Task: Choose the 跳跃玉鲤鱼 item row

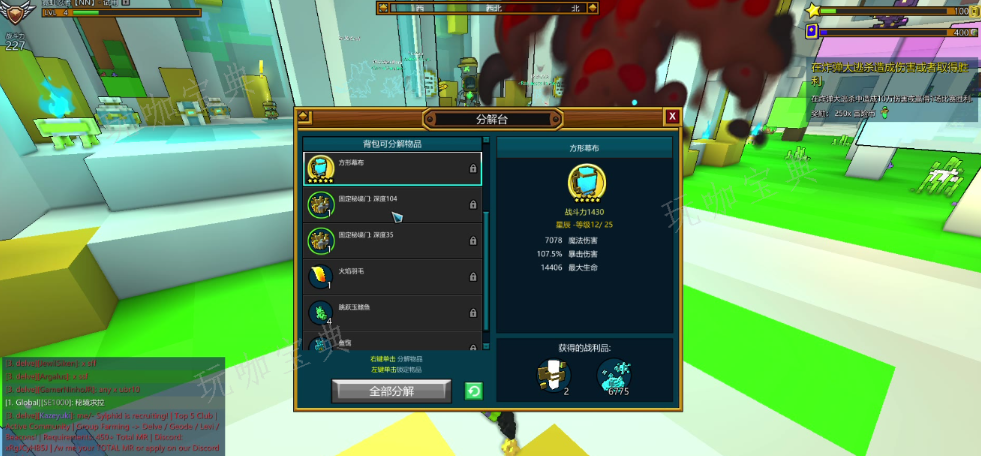Action: pos(392,313)
